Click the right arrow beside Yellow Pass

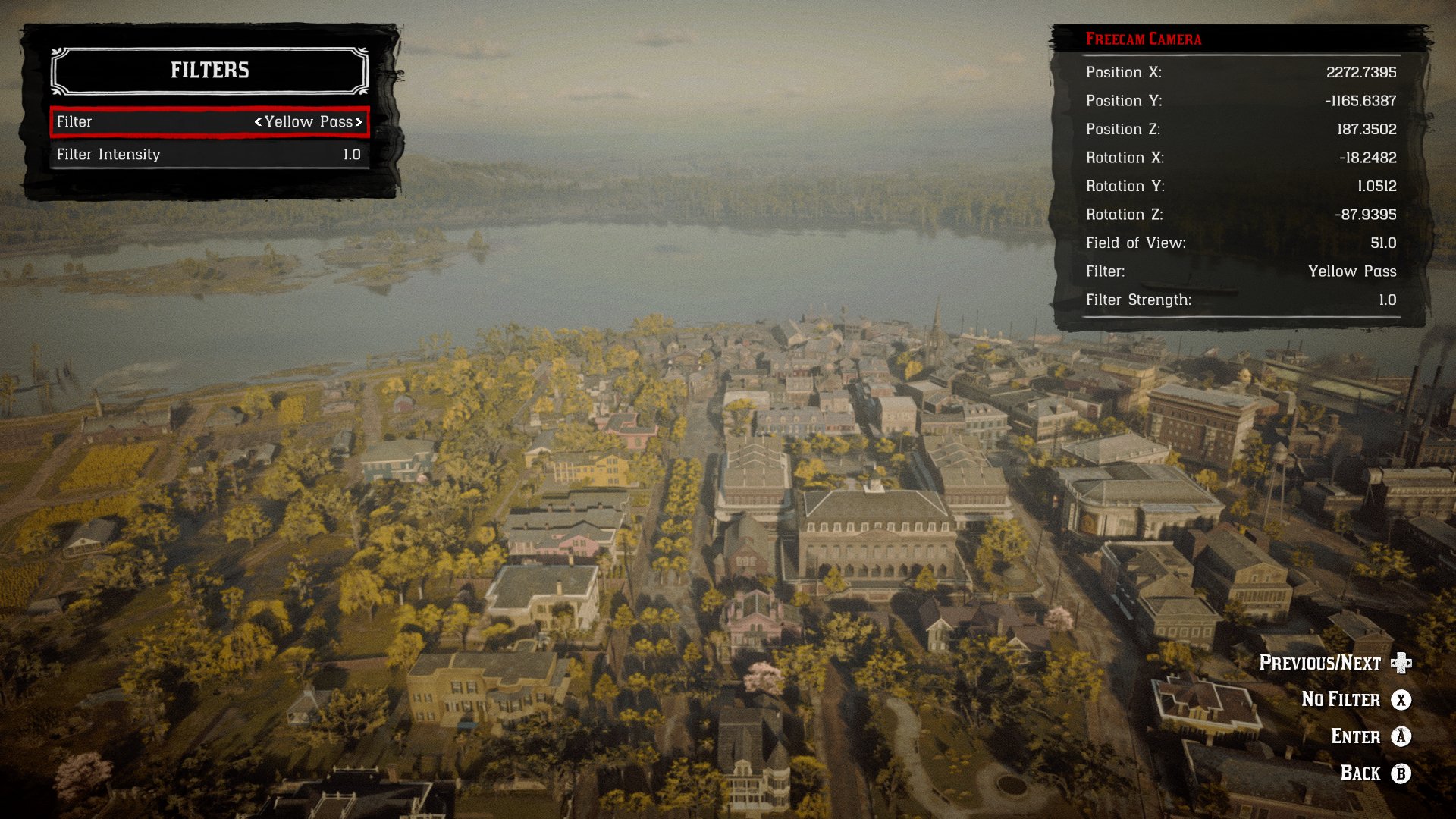359,122
